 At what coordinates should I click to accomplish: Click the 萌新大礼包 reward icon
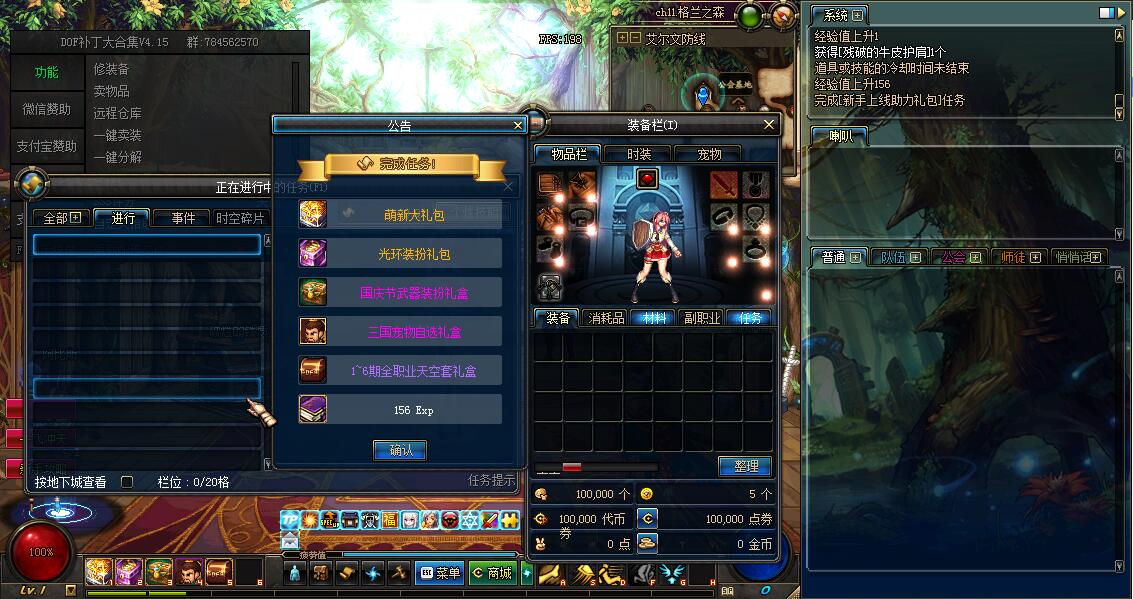point(313,214)
